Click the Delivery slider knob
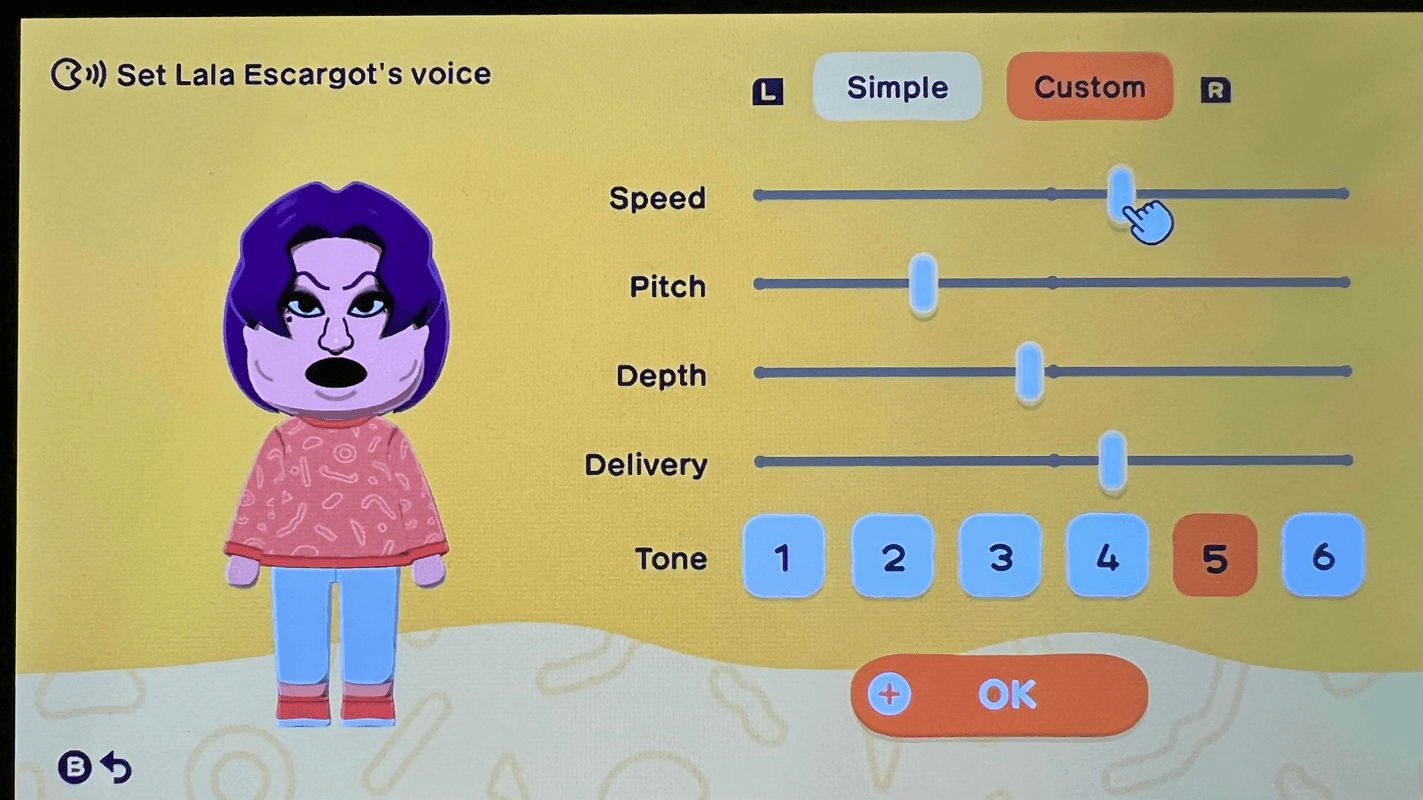The width and height of the screenshot is (1423, 800). point(1112,461)
